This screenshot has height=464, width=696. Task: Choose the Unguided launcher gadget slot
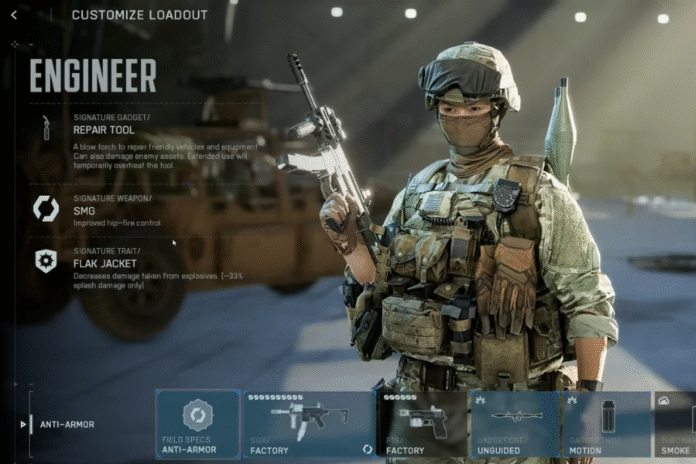coord(515,423)
